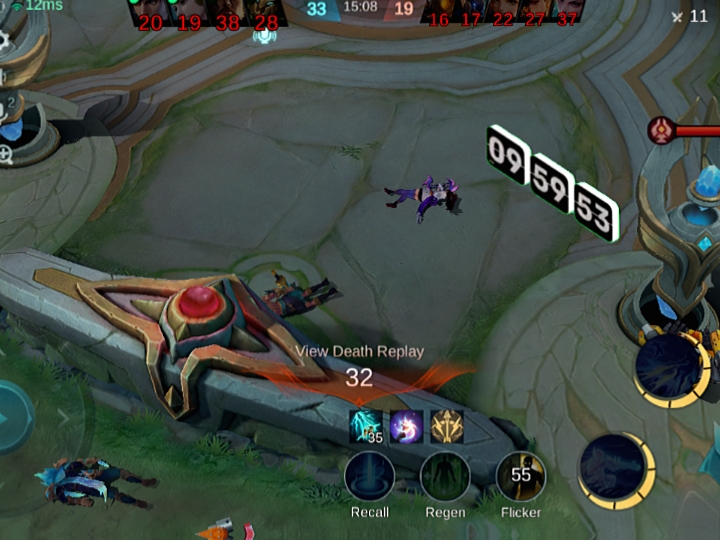Cast the Flicker battle spell
The height and width of the screenshot is (540, 720).
coord(520,477)
